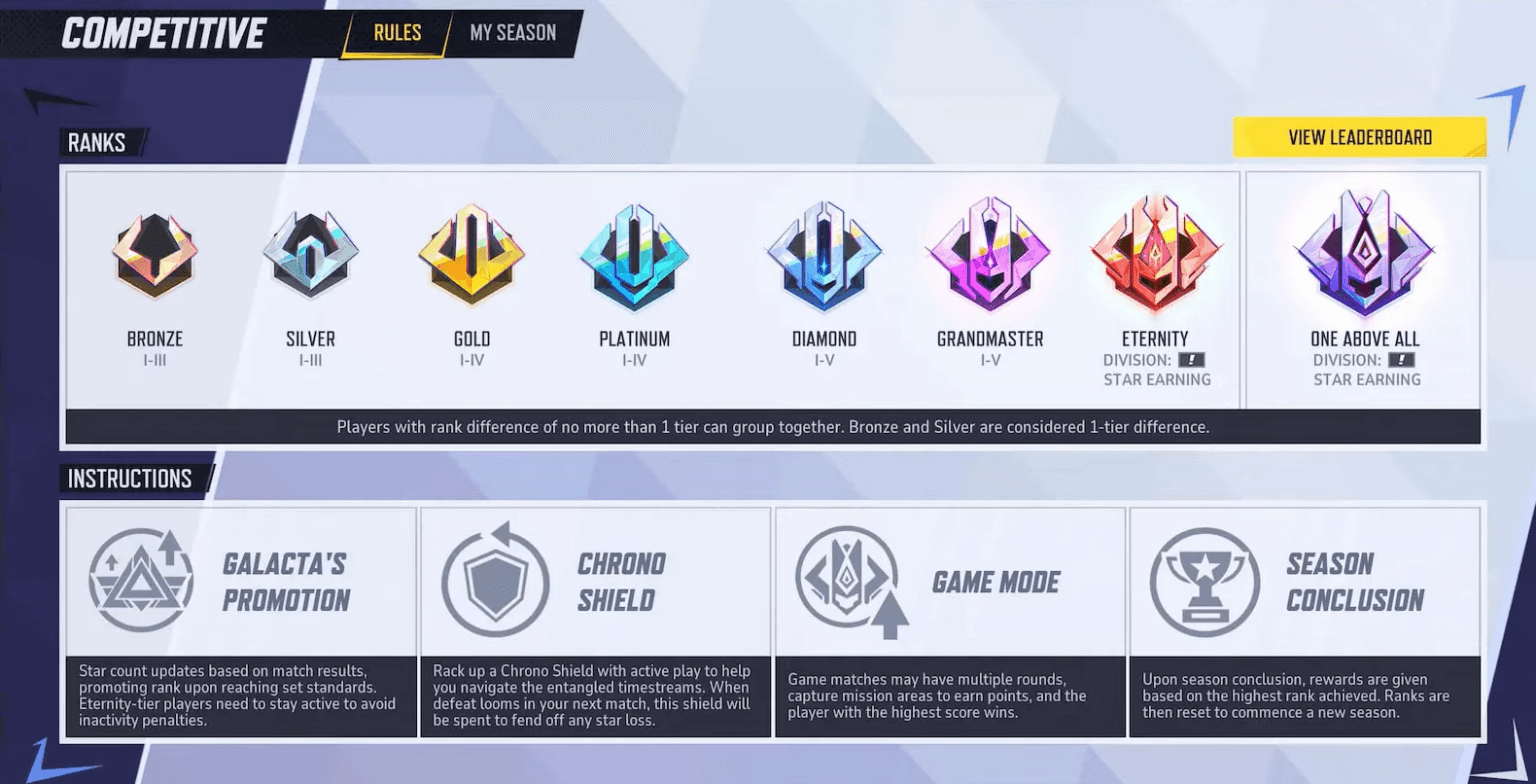Click the tier grouping rules banner

tap(768, 427)
